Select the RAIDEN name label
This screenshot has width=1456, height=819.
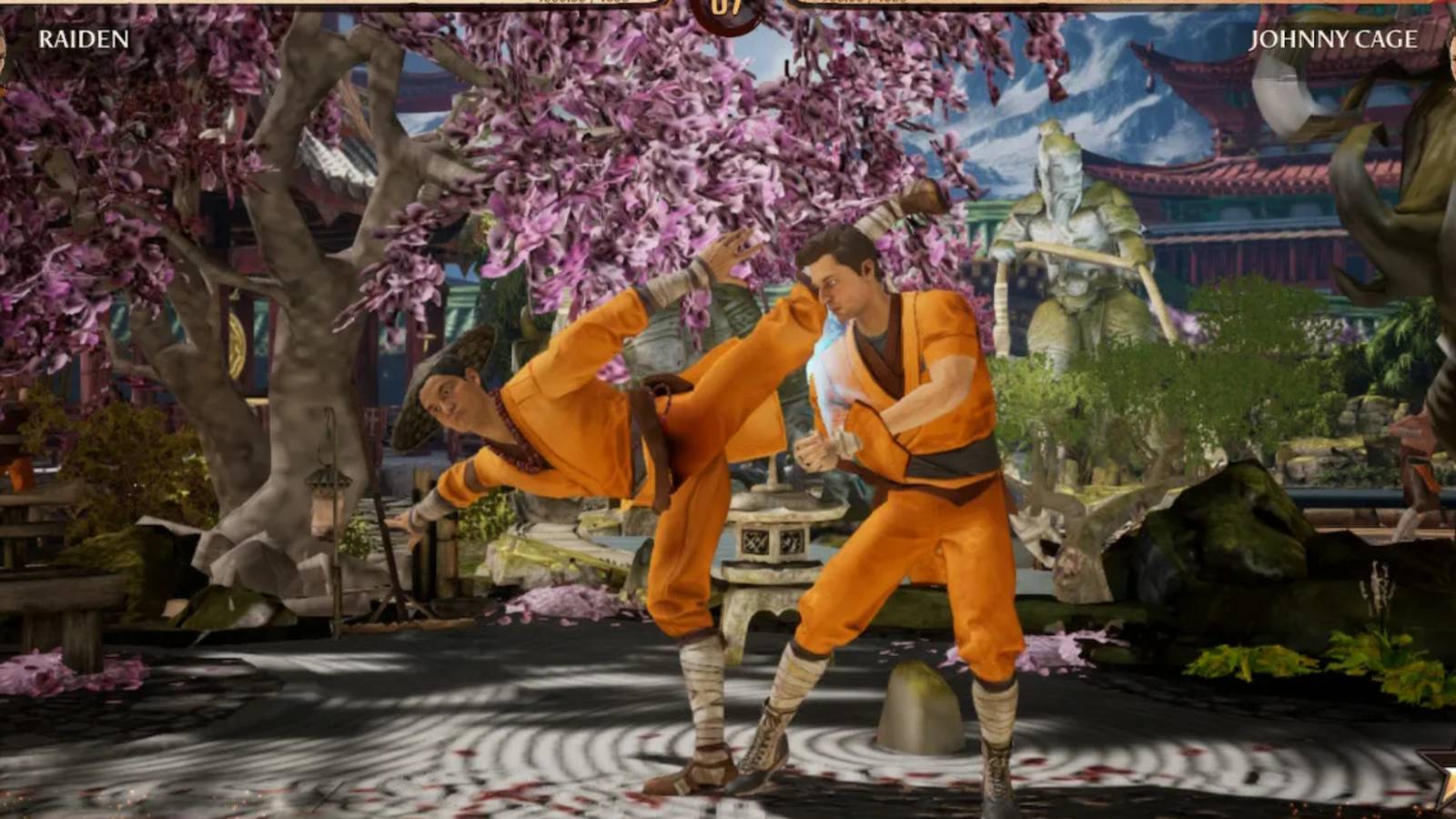coord(80,40)
